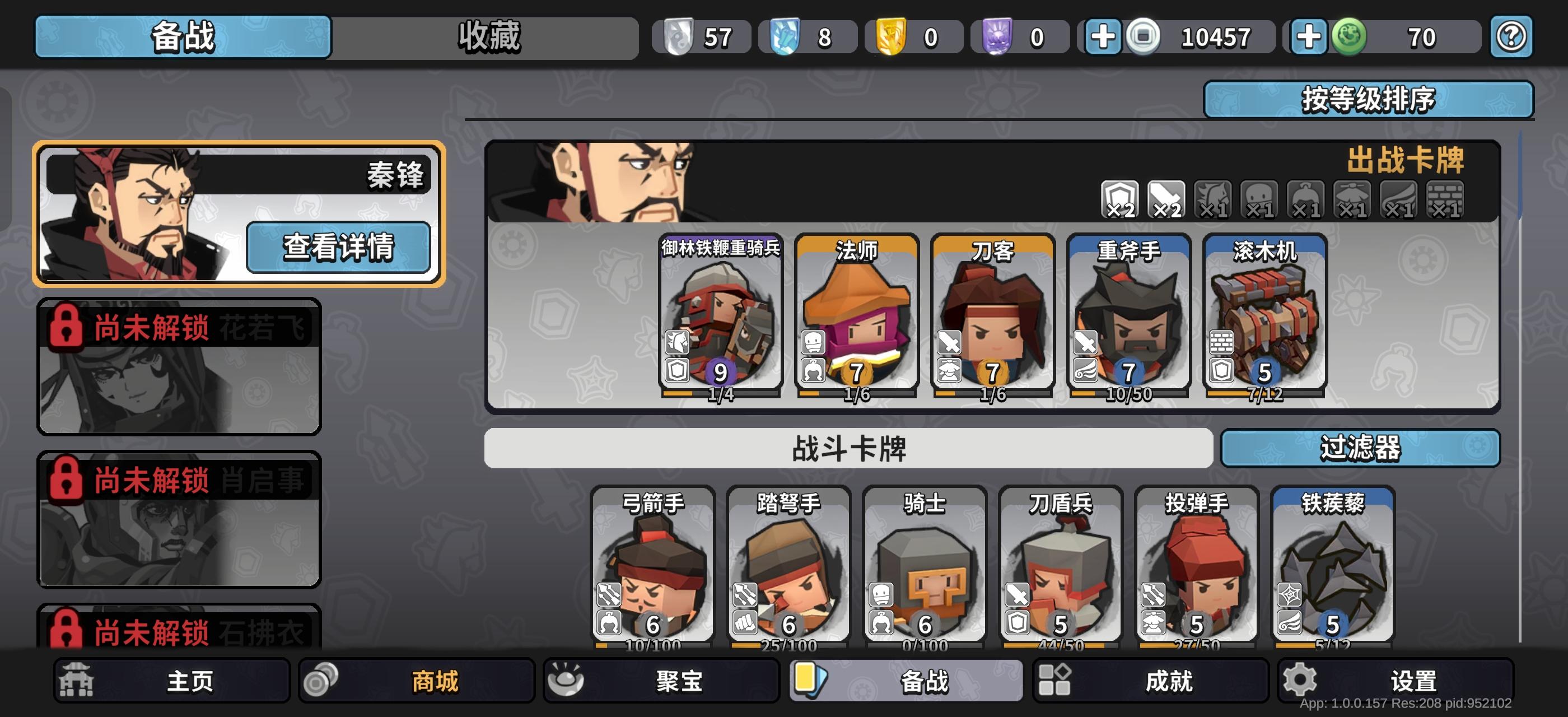Tap the question mark help icon
1568x717 pixels.
click(1512, 37)
